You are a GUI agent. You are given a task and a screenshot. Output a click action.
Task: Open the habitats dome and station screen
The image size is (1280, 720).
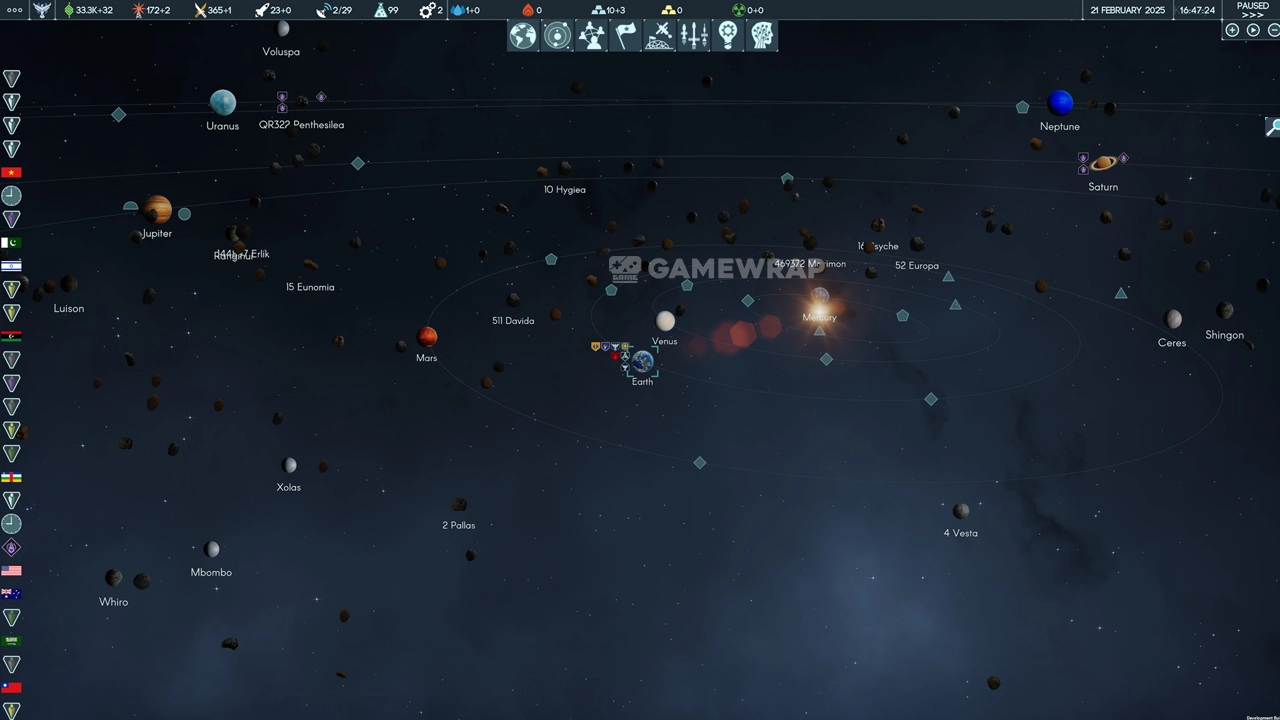pos(659,36)
